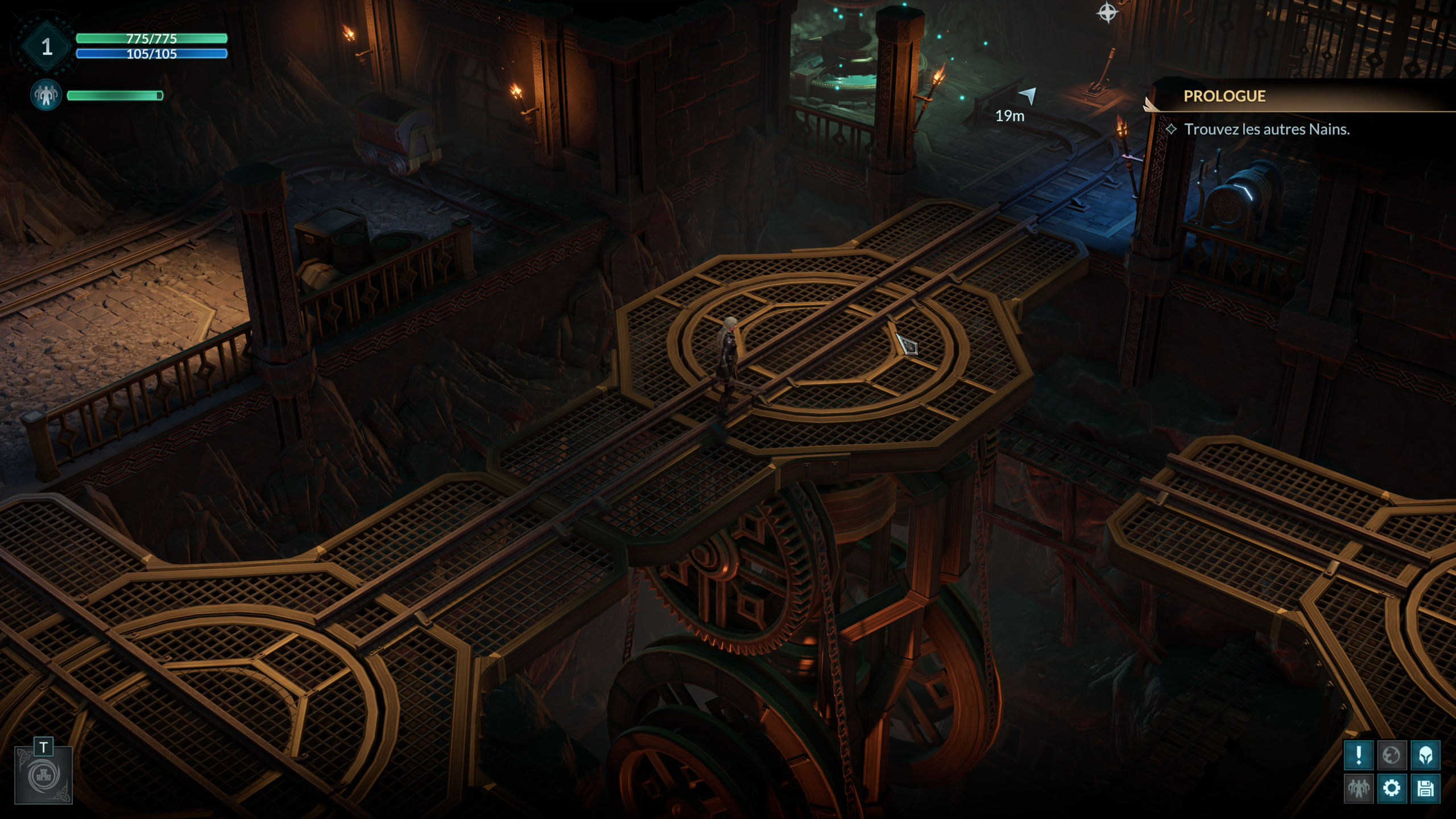
Task: Activate the castle town portal slot
Action: click(44, 775)
